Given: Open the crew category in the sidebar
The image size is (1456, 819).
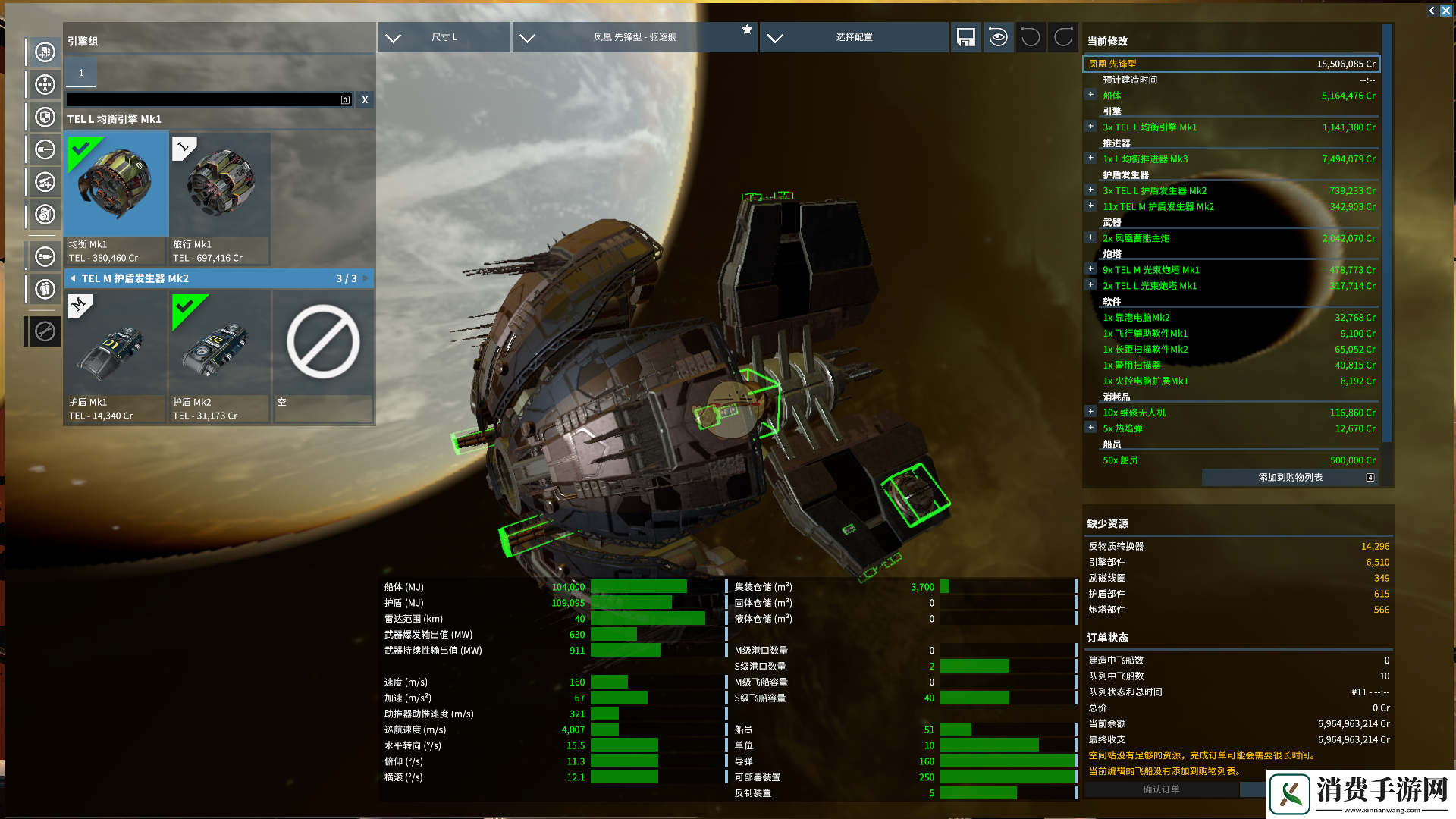Looking at the screenshot, I should 45,289.
